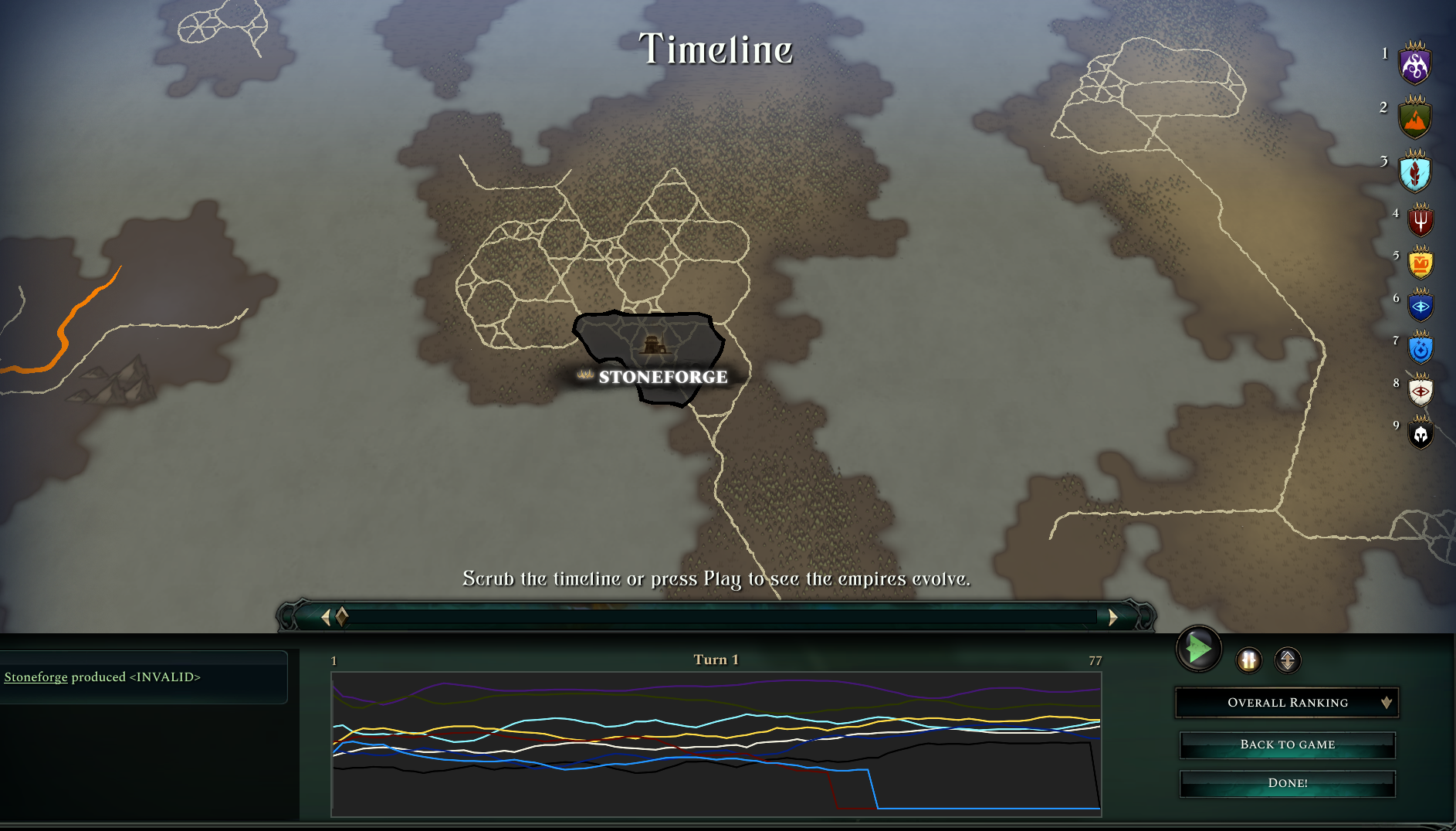The height and width of the screenshot is (831, 1456).
Task: Click the left arrow on the timeline scrubber
Action: pos(325,616)
